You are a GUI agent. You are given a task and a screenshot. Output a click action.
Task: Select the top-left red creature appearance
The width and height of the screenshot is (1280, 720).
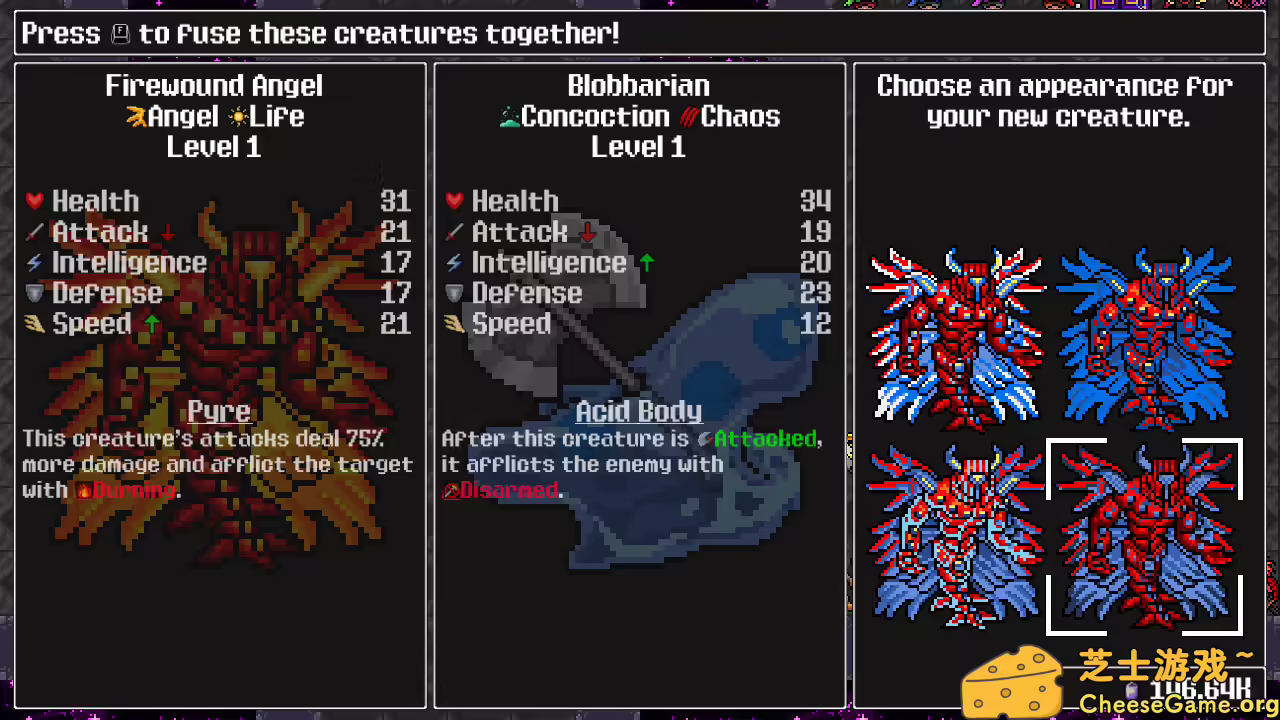(x=955, y=335)
